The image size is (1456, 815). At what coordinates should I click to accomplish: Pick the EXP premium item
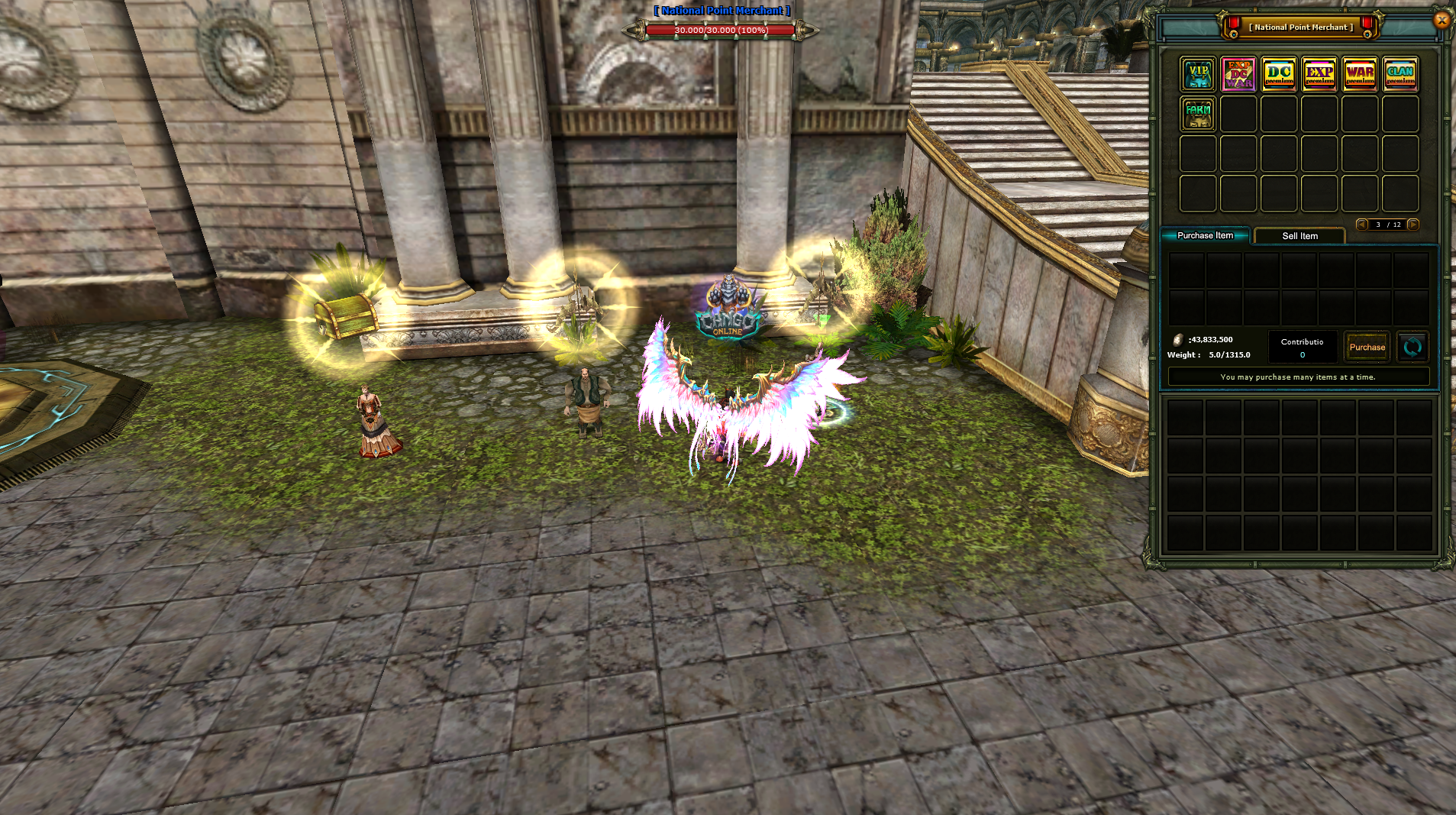(x=1319, y=74)
